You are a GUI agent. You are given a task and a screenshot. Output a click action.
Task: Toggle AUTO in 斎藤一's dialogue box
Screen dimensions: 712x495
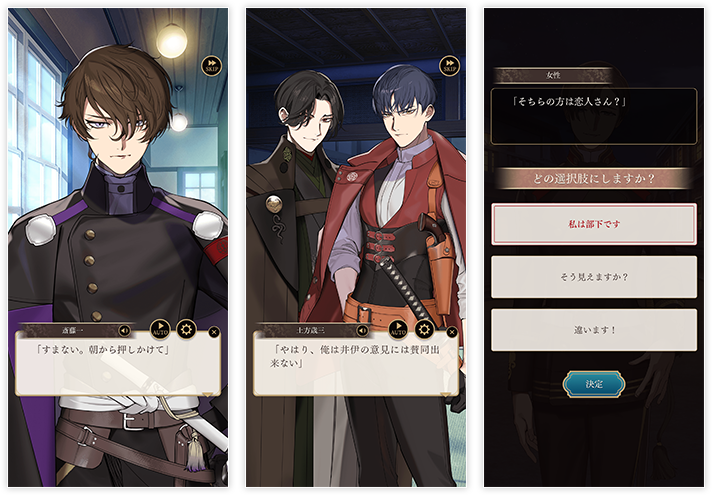click(x=160, y=329)
